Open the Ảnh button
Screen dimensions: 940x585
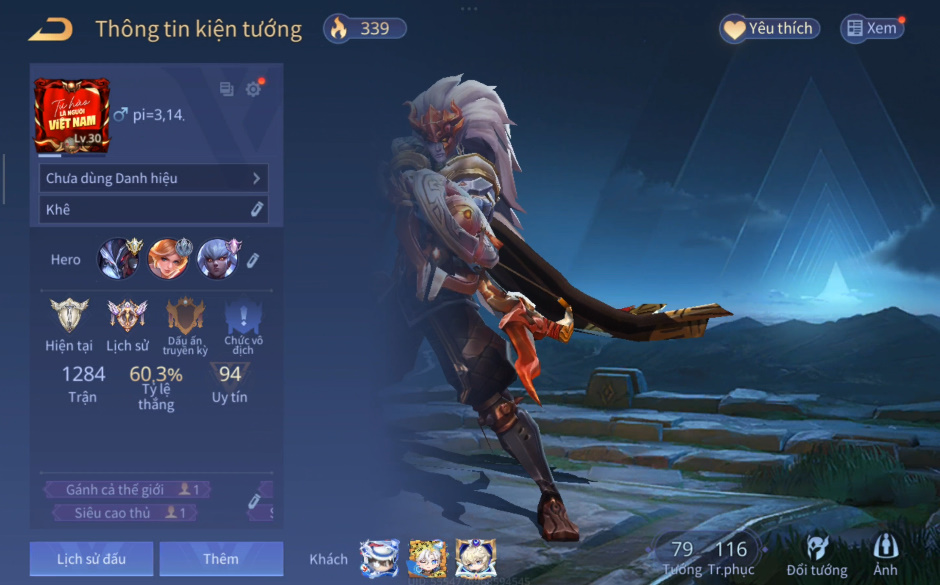click(885, 556)
